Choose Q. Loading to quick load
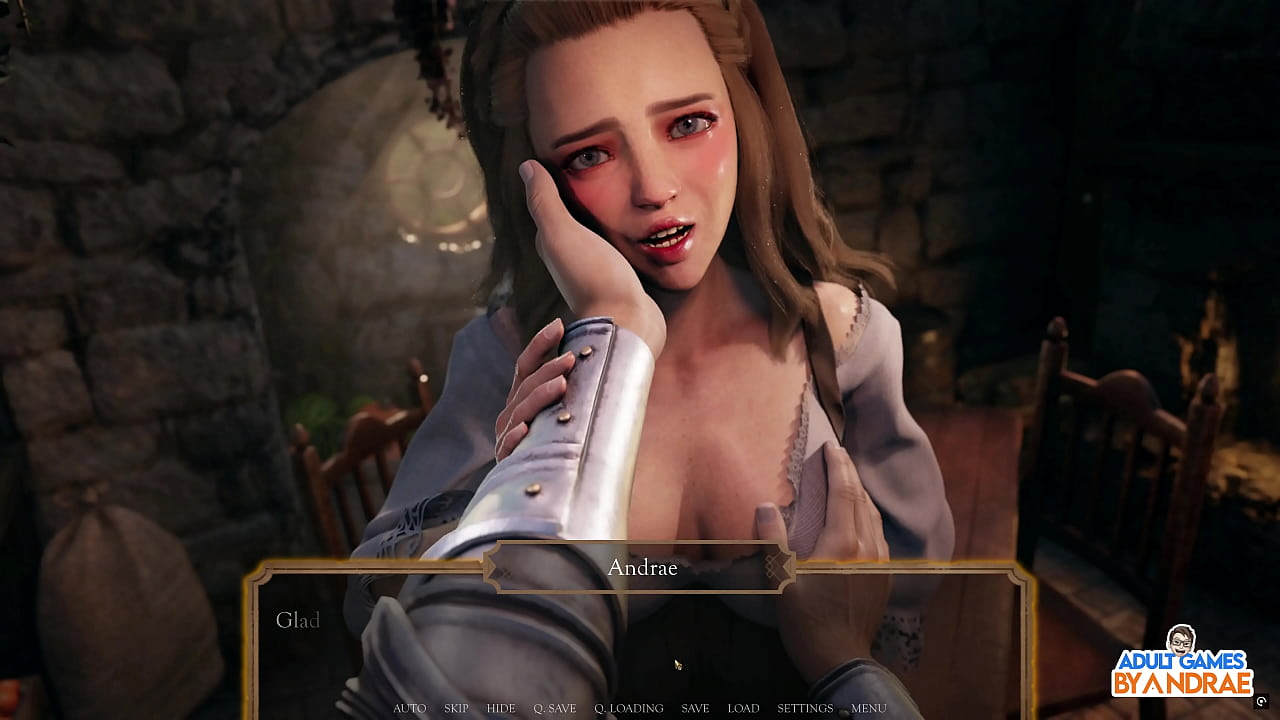The image size is (1280, 720). [x=628, y=708]
